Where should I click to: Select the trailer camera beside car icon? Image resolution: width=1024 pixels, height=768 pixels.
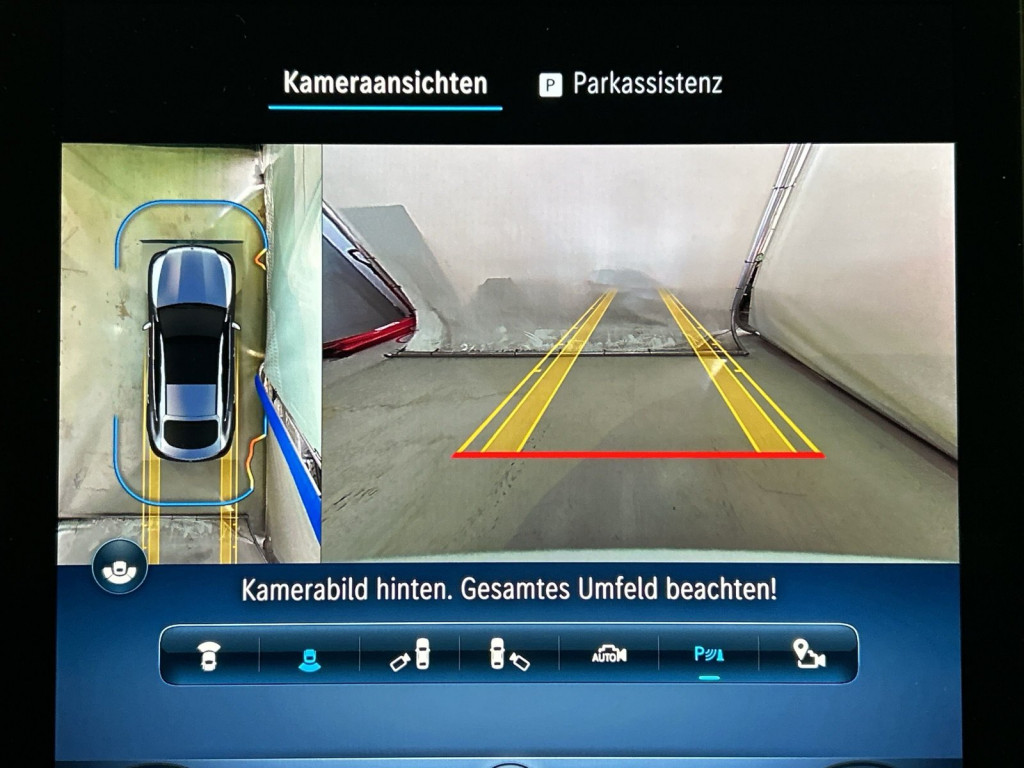[x=409, y=655]
